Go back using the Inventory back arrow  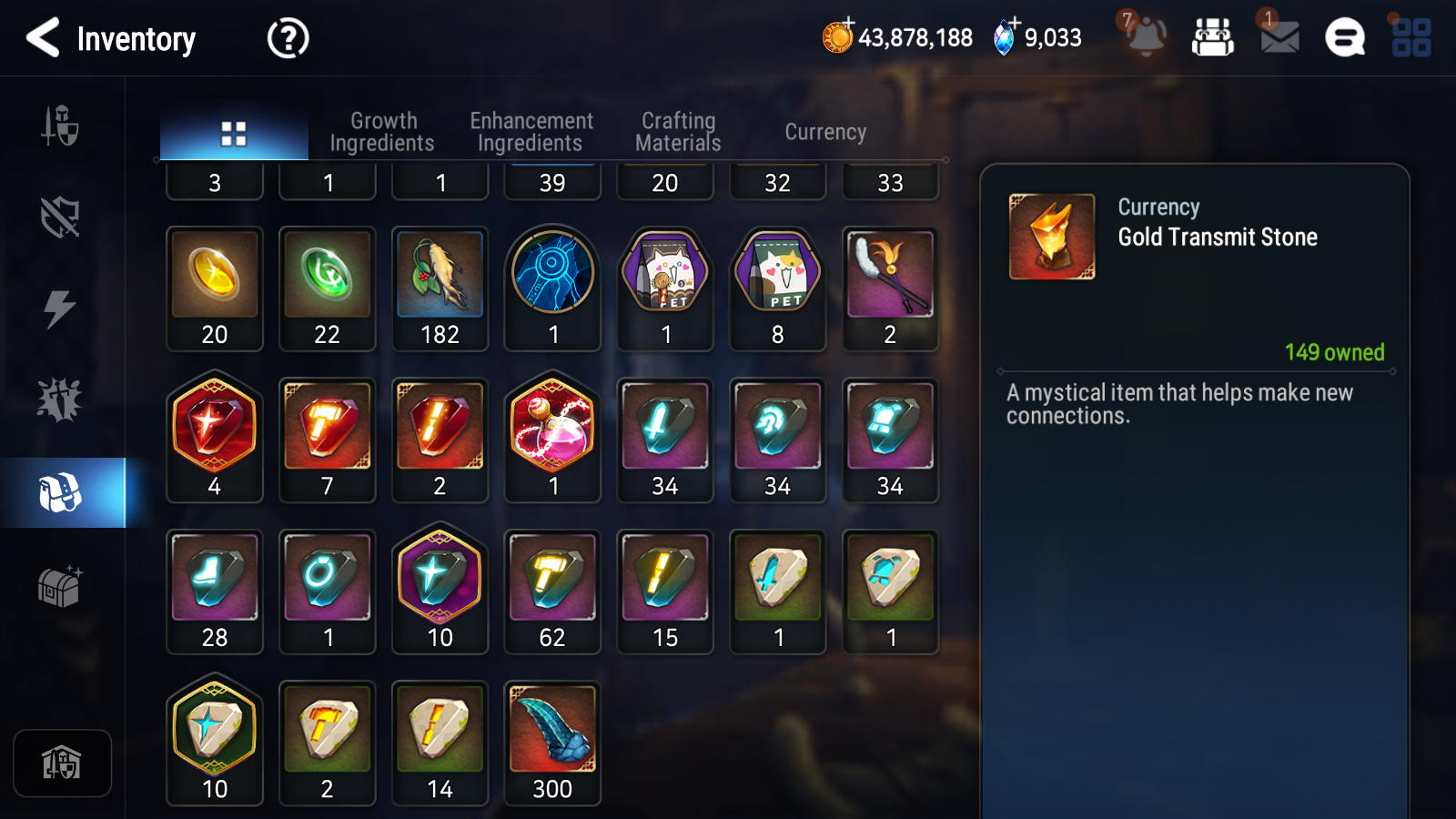43,38
